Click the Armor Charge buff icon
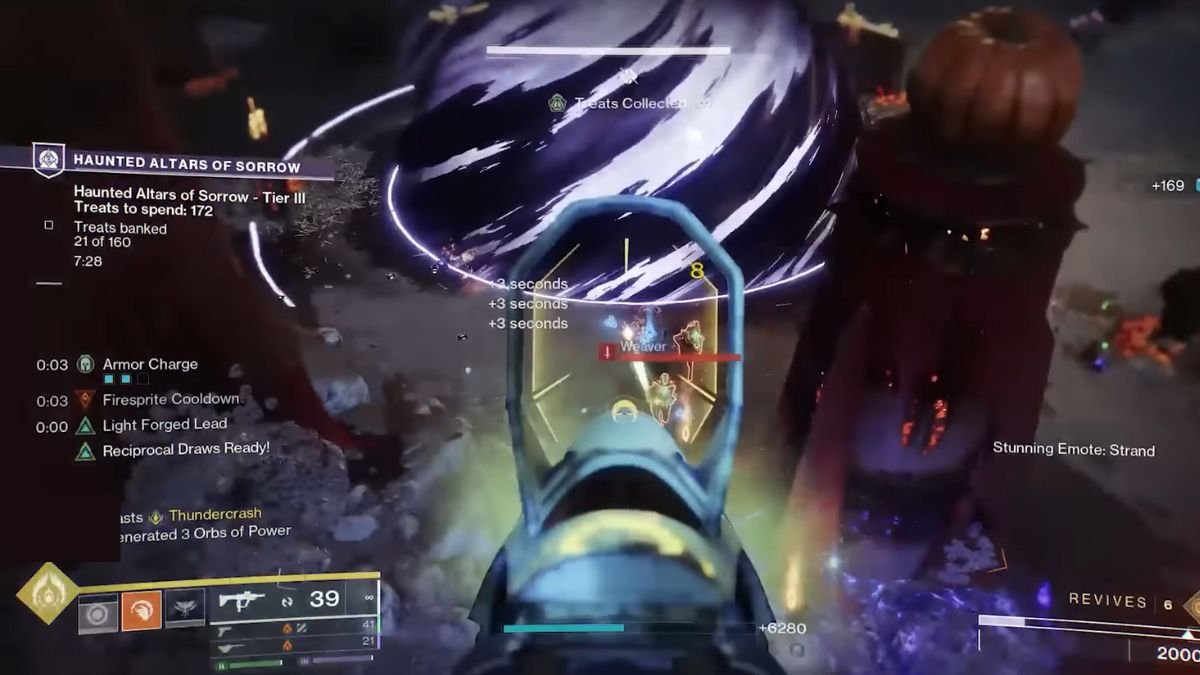The image size is (1200, 675). pyautogui.click(x=85, y=365)
